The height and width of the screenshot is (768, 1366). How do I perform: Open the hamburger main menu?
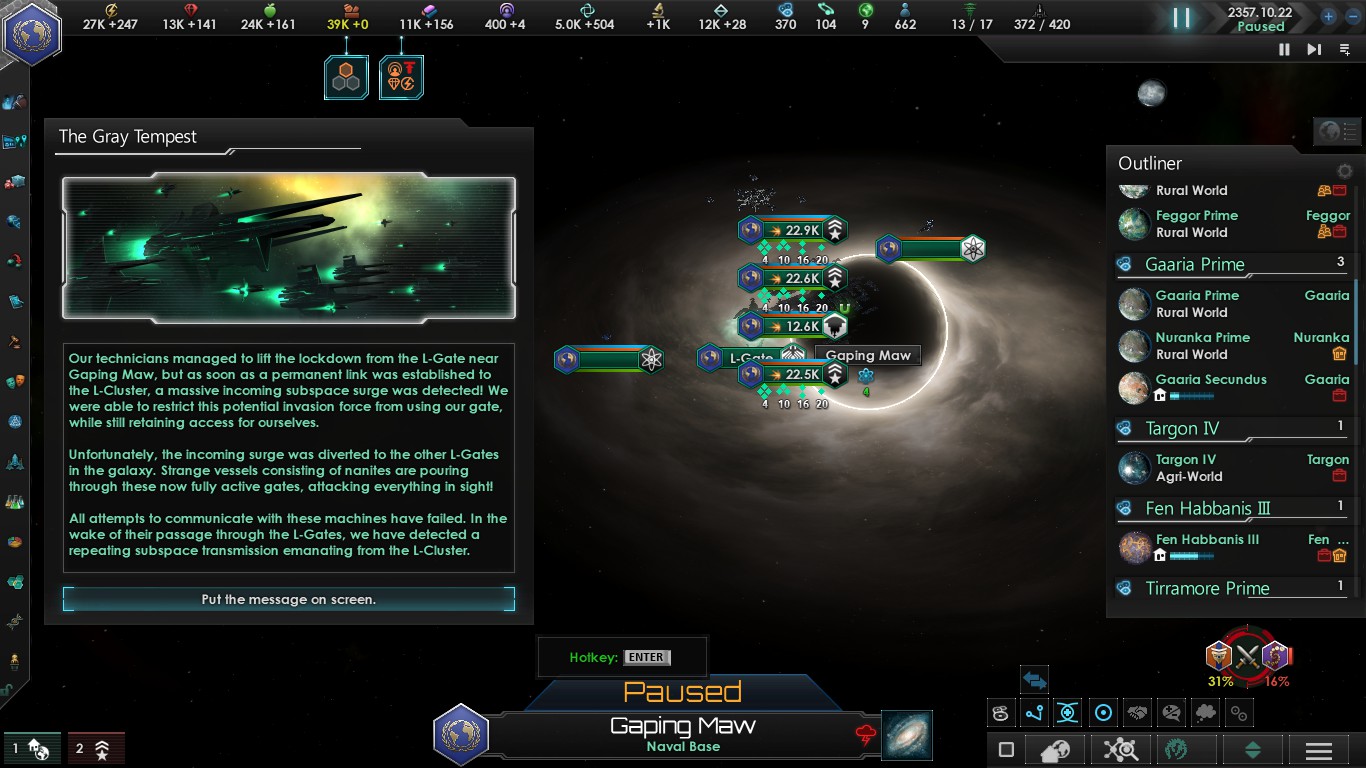[x=1318, y=750]
